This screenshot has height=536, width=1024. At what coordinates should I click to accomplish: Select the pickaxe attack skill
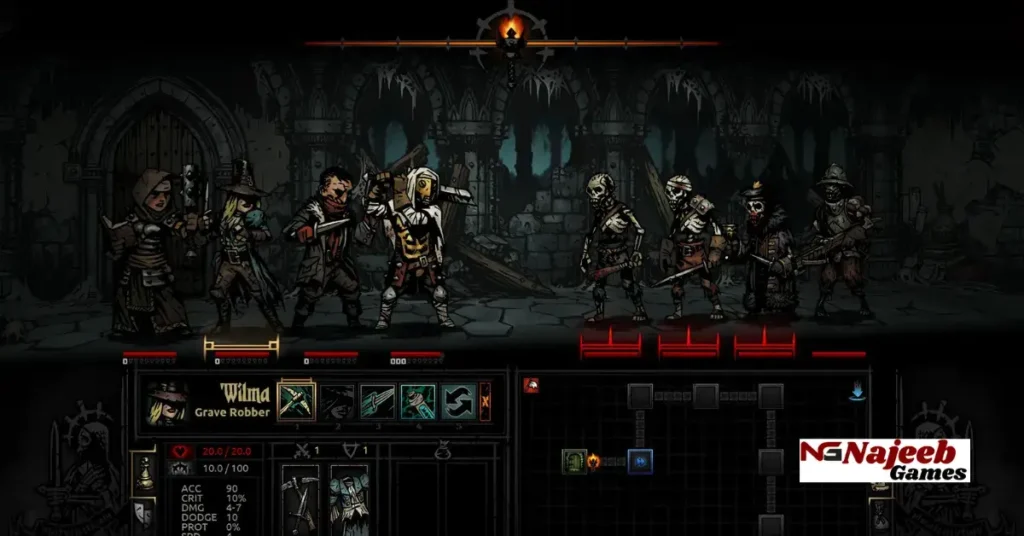point(296,401)
